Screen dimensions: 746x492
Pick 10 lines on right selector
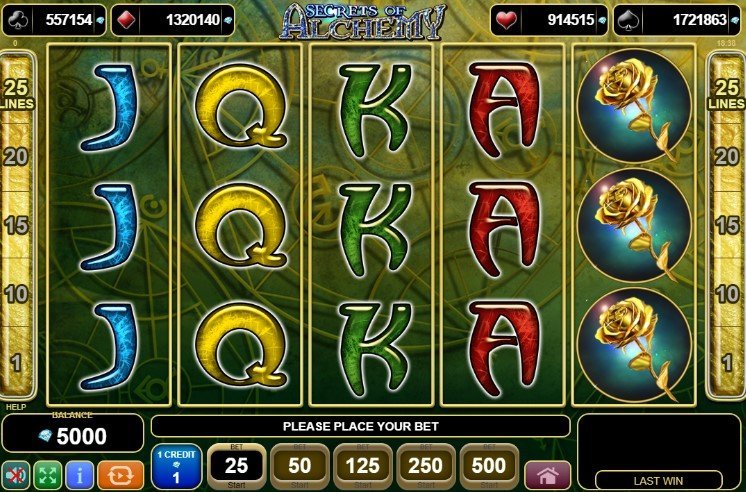point(728,294)
